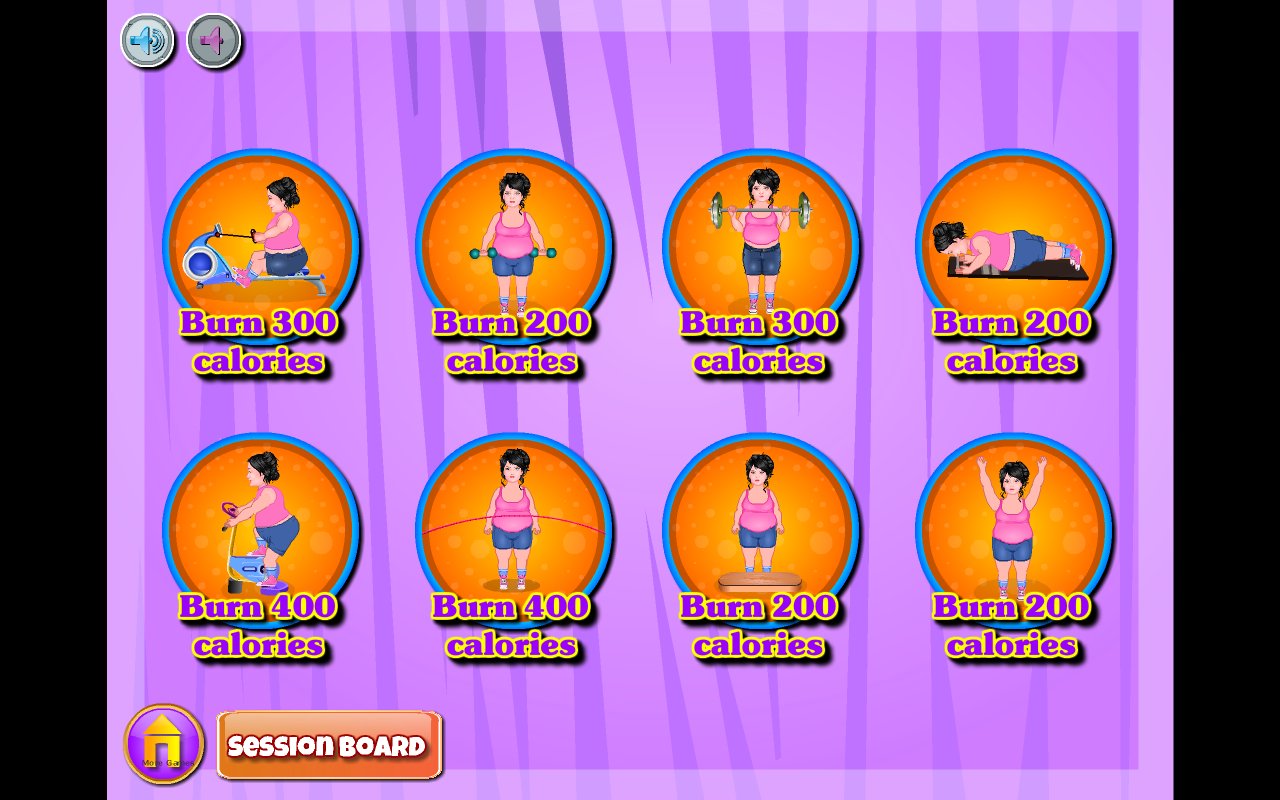1280x800 pixels.
Task: Click Burn 200 calories under the weighing scale
Action: pos(760,626)
